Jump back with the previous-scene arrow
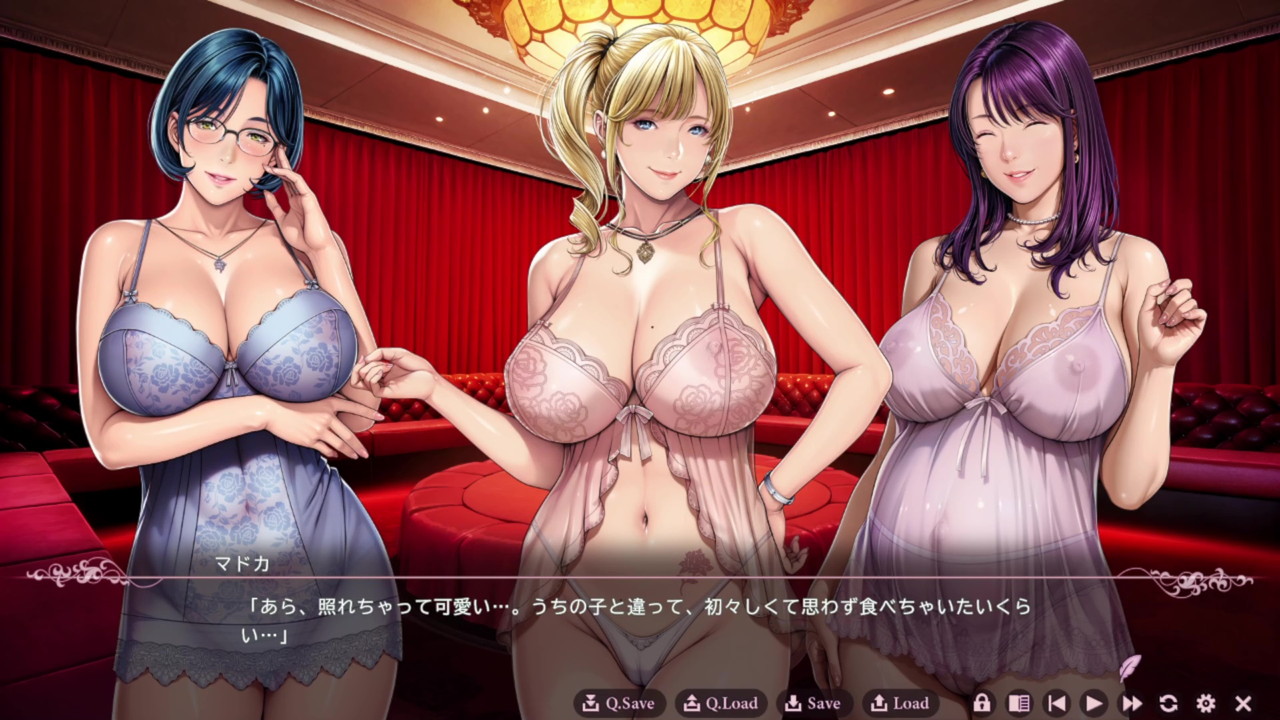 (x=1056, y=703)
